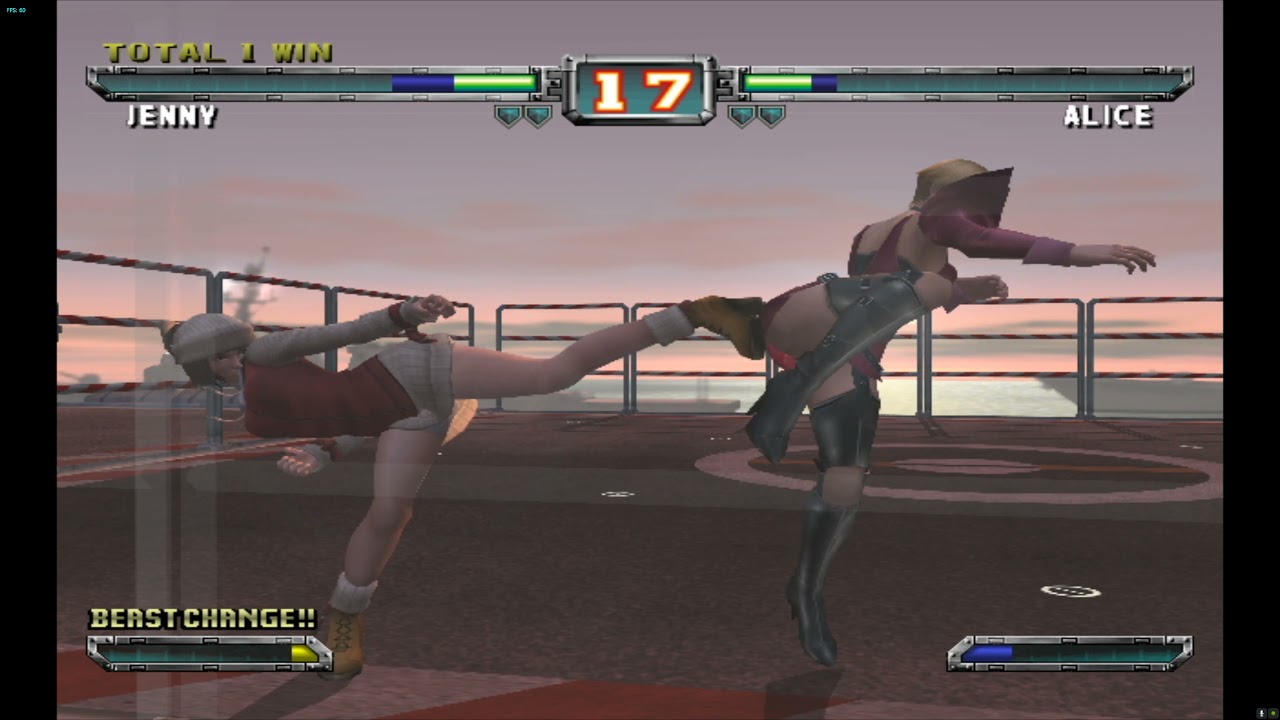Click the BEAST CHANGE!! label
The height and width of the screenshot is (720, 1280).
point(203,618)
